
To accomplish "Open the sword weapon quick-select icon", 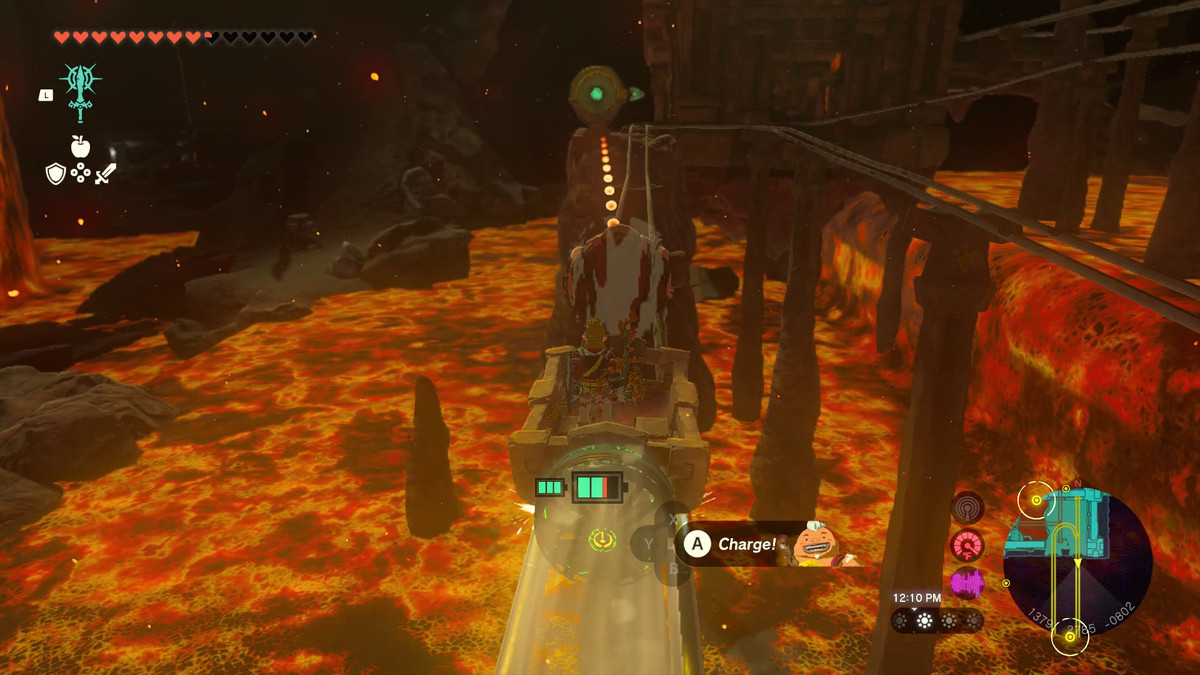I will coord(105,174).
